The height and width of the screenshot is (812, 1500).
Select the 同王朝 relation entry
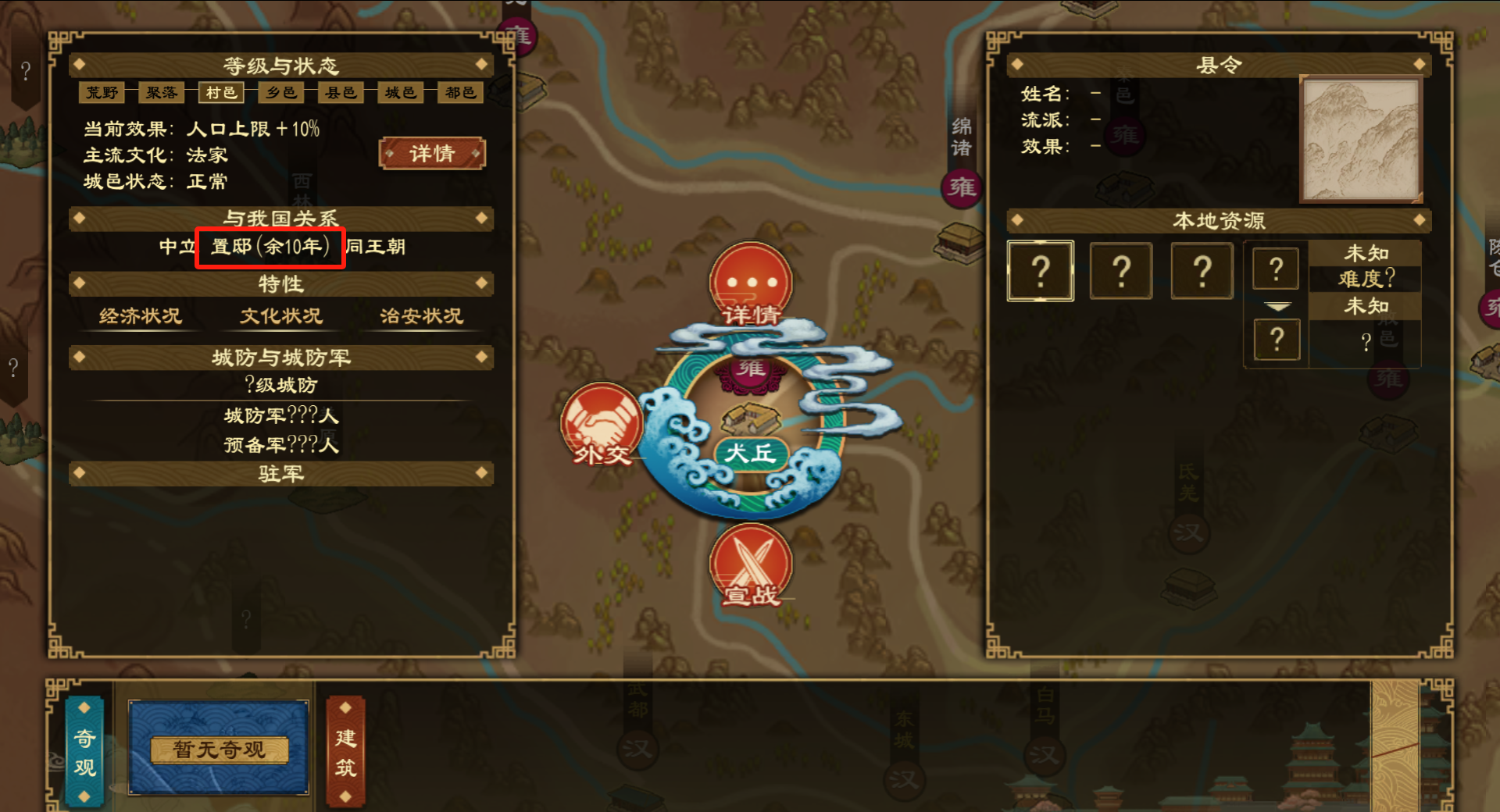(376, 248)
